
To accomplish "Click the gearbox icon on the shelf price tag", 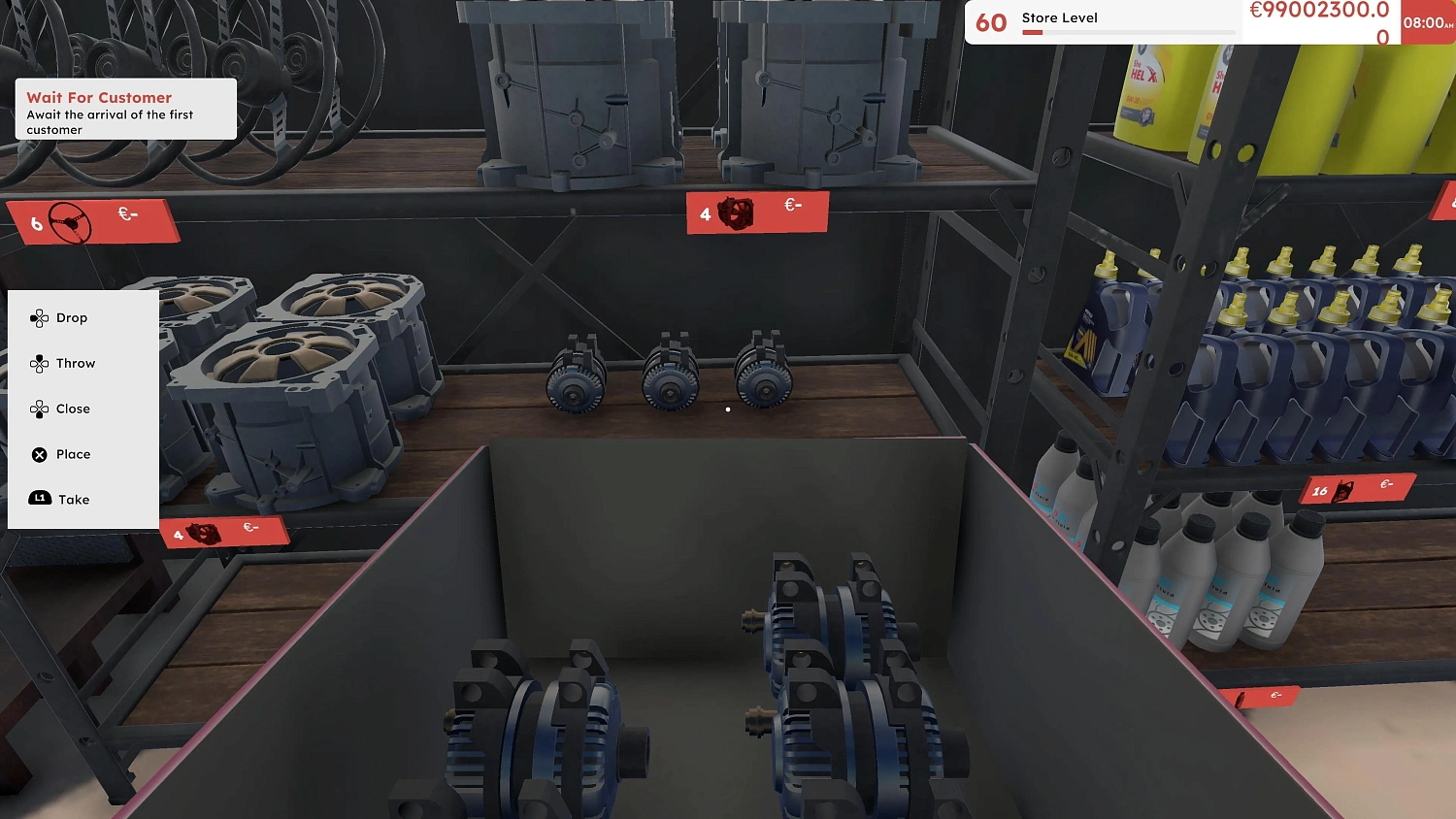I will pos(738,214).
